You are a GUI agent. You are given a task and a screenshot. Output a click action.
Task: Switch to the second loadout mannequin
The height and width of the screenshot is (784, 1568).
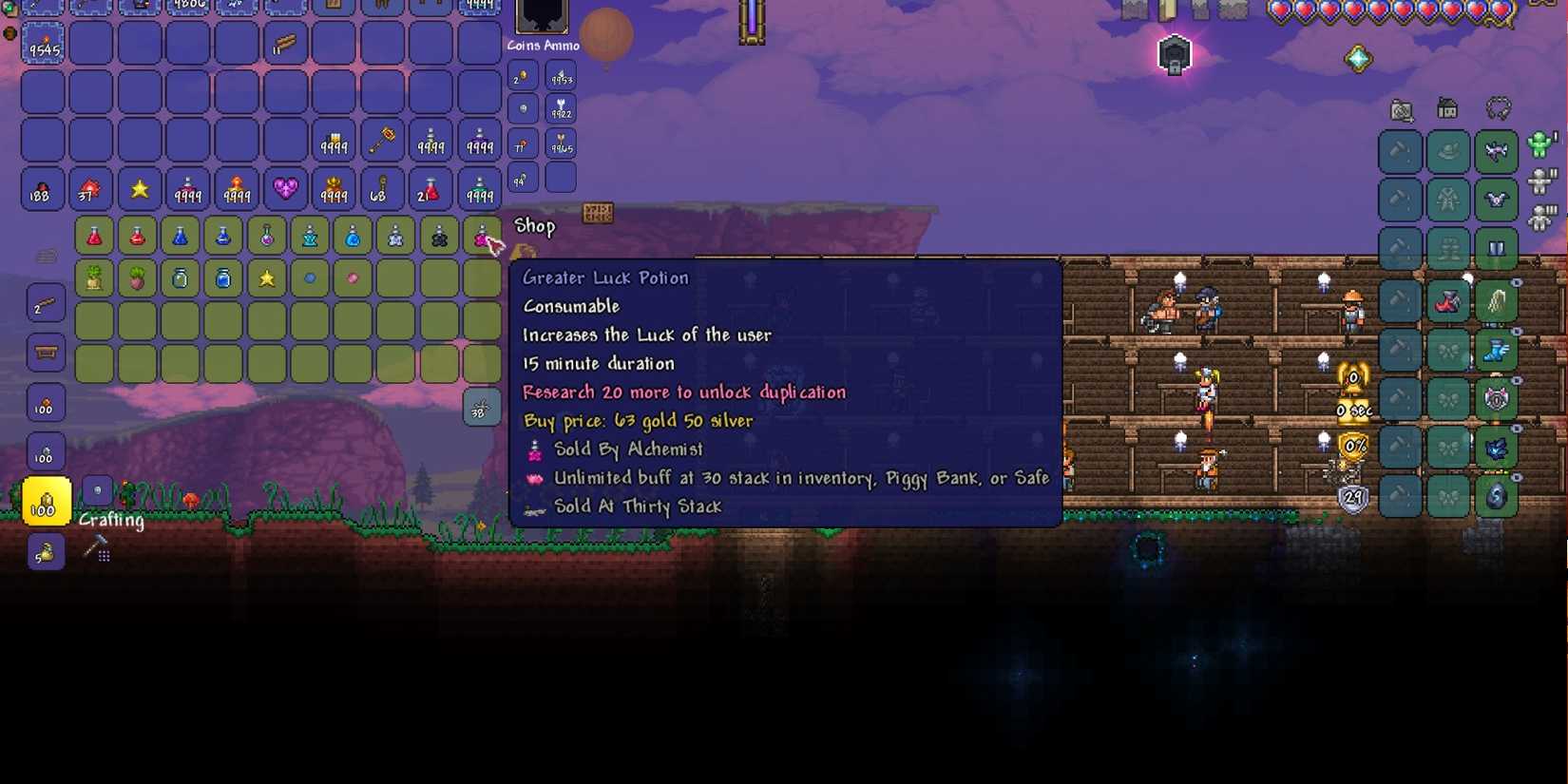click(1542, 179)
